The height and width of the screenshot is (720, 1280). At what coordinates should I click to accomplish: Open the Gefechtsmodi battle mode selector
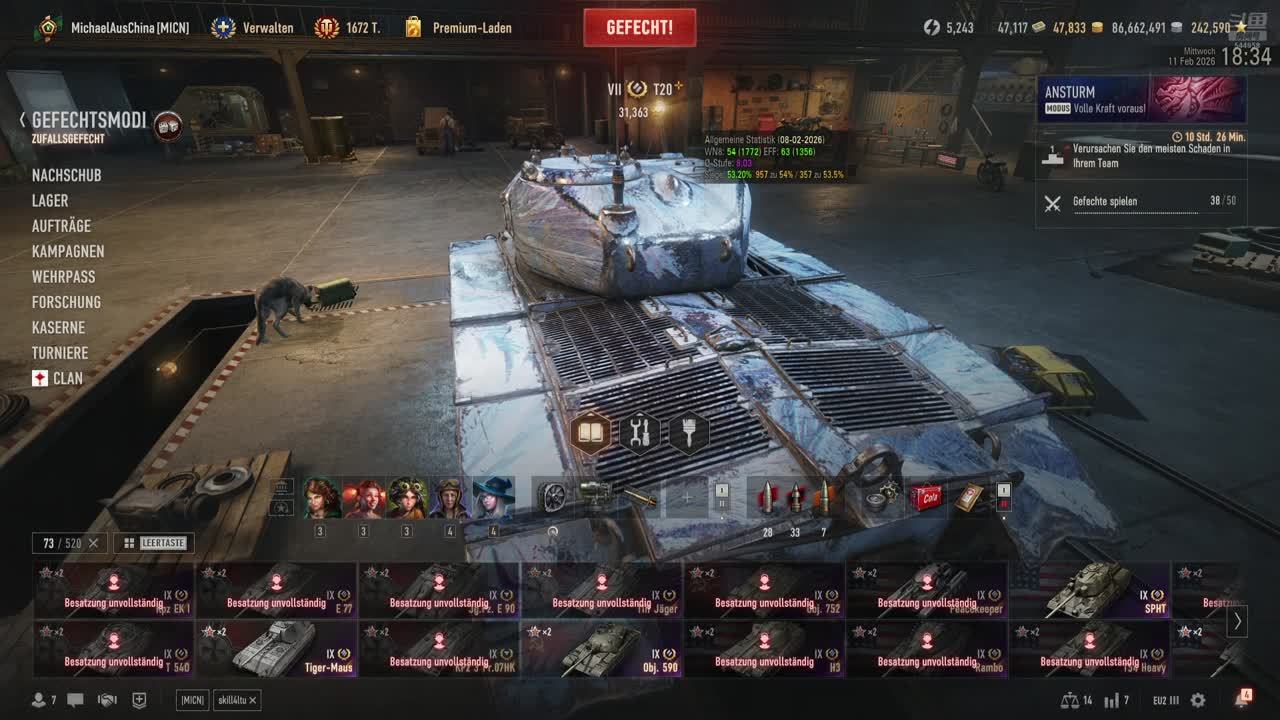pyautogui.click(x=89, y=122)
